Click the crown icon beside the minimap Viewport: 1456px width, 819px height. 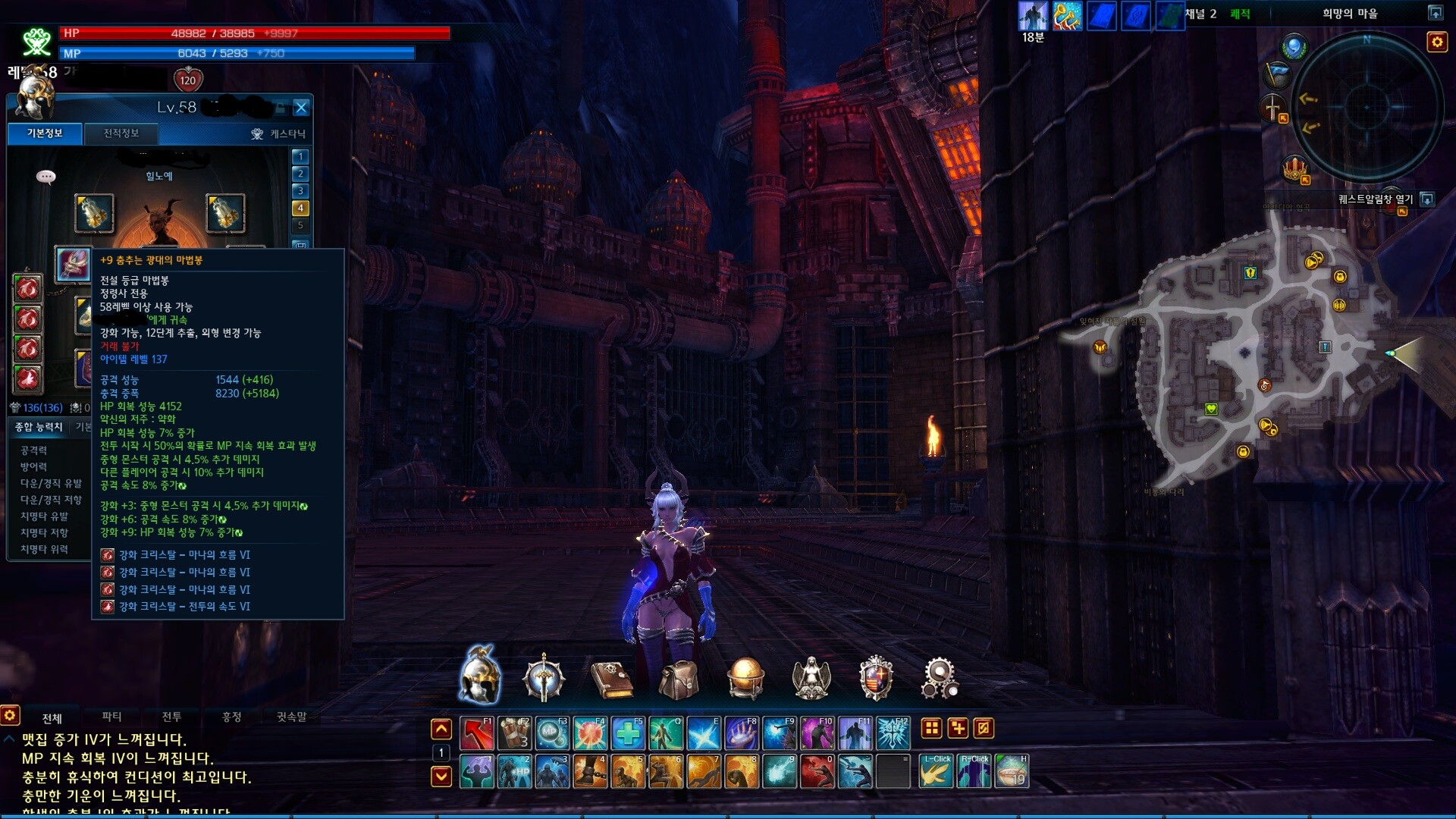1294,168
